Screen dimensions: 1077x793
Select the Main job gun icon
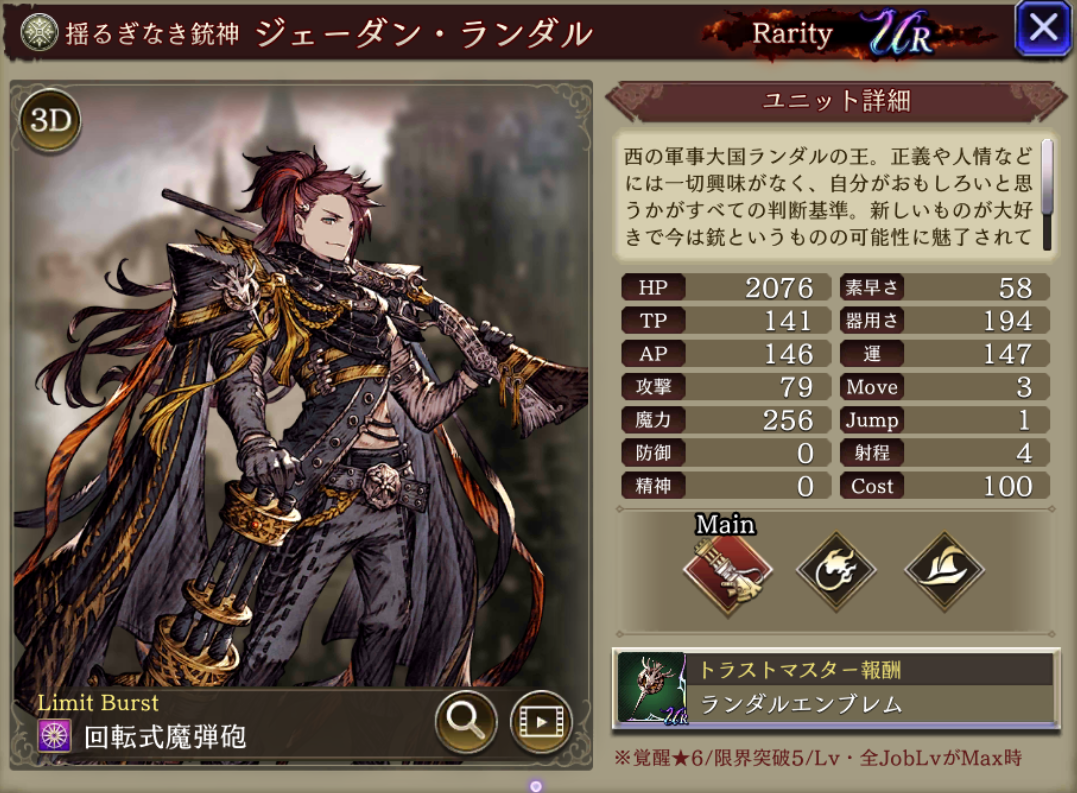[727, 571]
